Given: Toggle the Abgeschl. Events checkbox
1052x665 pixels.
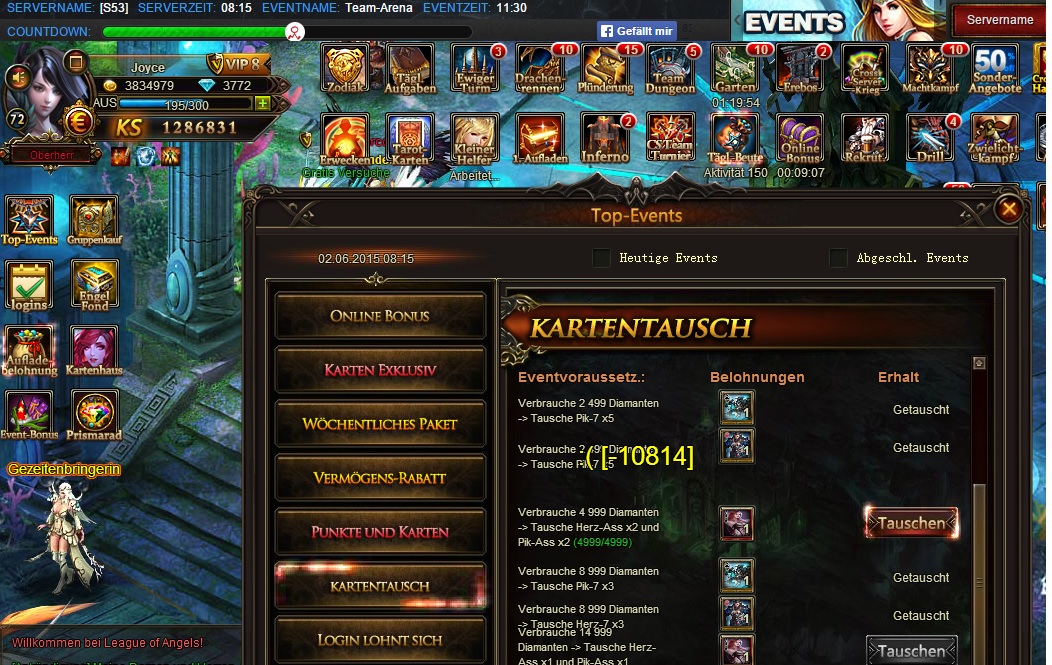Looking at the screenshot, I should click(838, 258).
